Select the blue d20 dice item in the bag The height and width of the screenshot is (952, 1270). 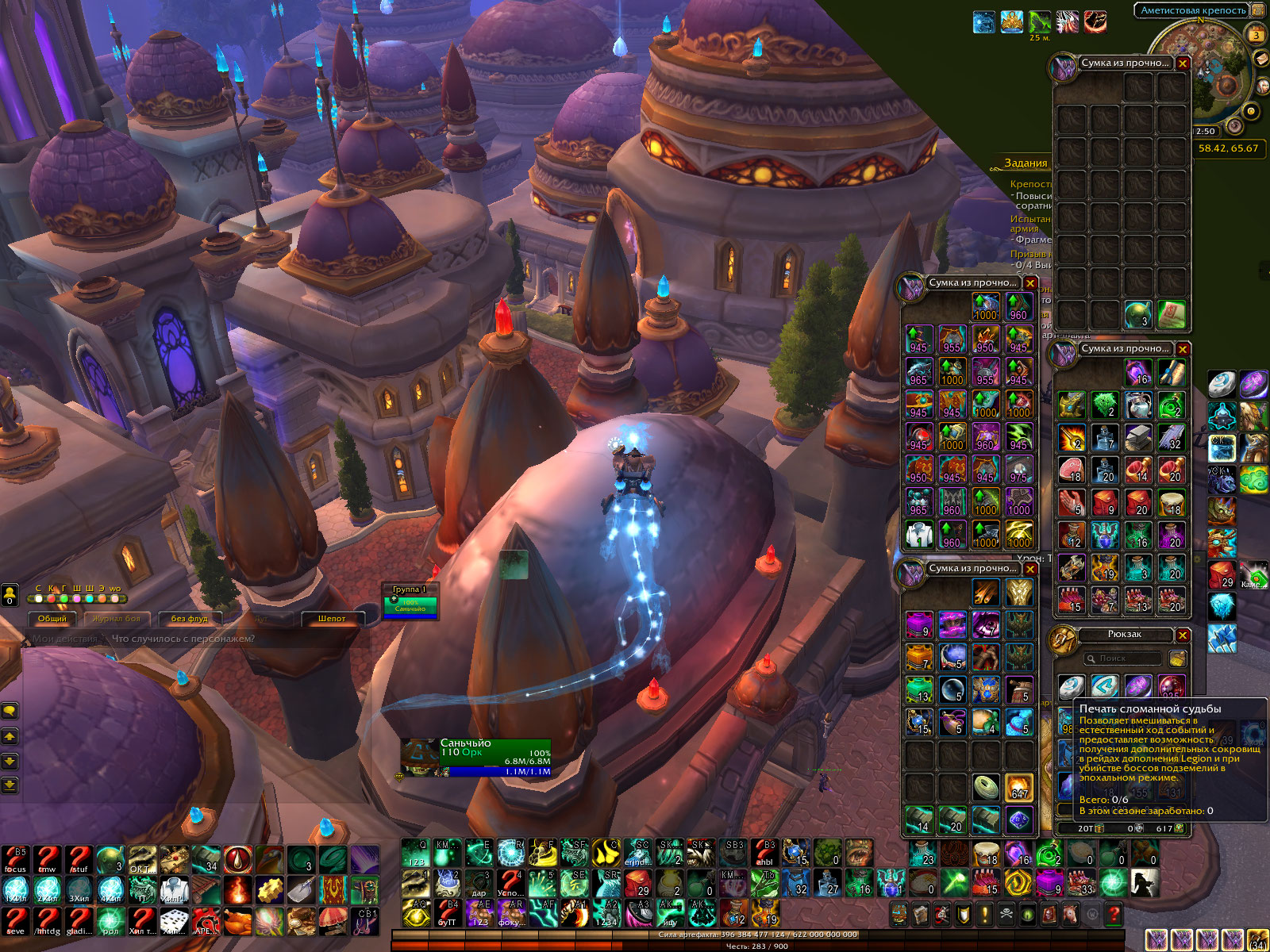pos(1019,819)
